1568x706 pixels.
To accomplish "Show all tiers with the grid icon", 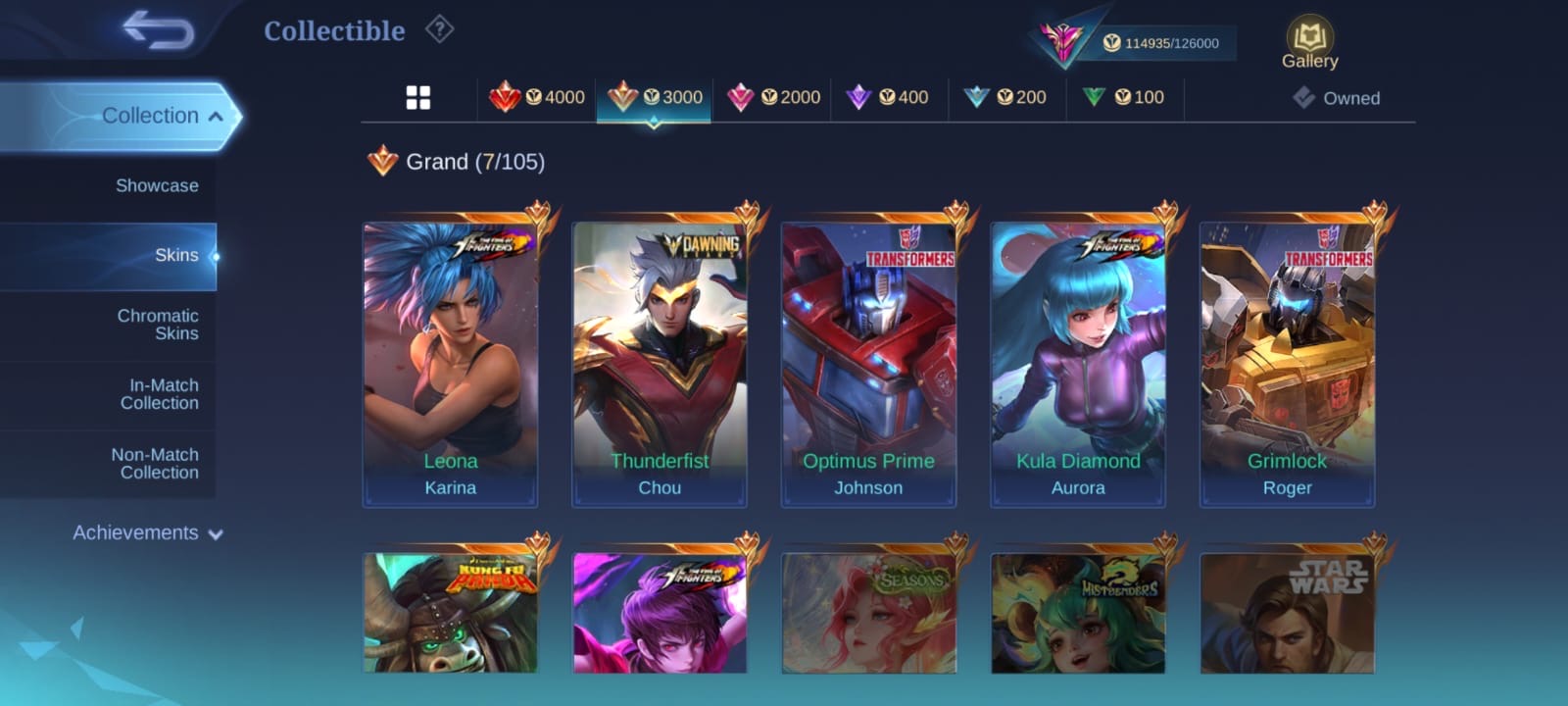I will tap(418, 97).
